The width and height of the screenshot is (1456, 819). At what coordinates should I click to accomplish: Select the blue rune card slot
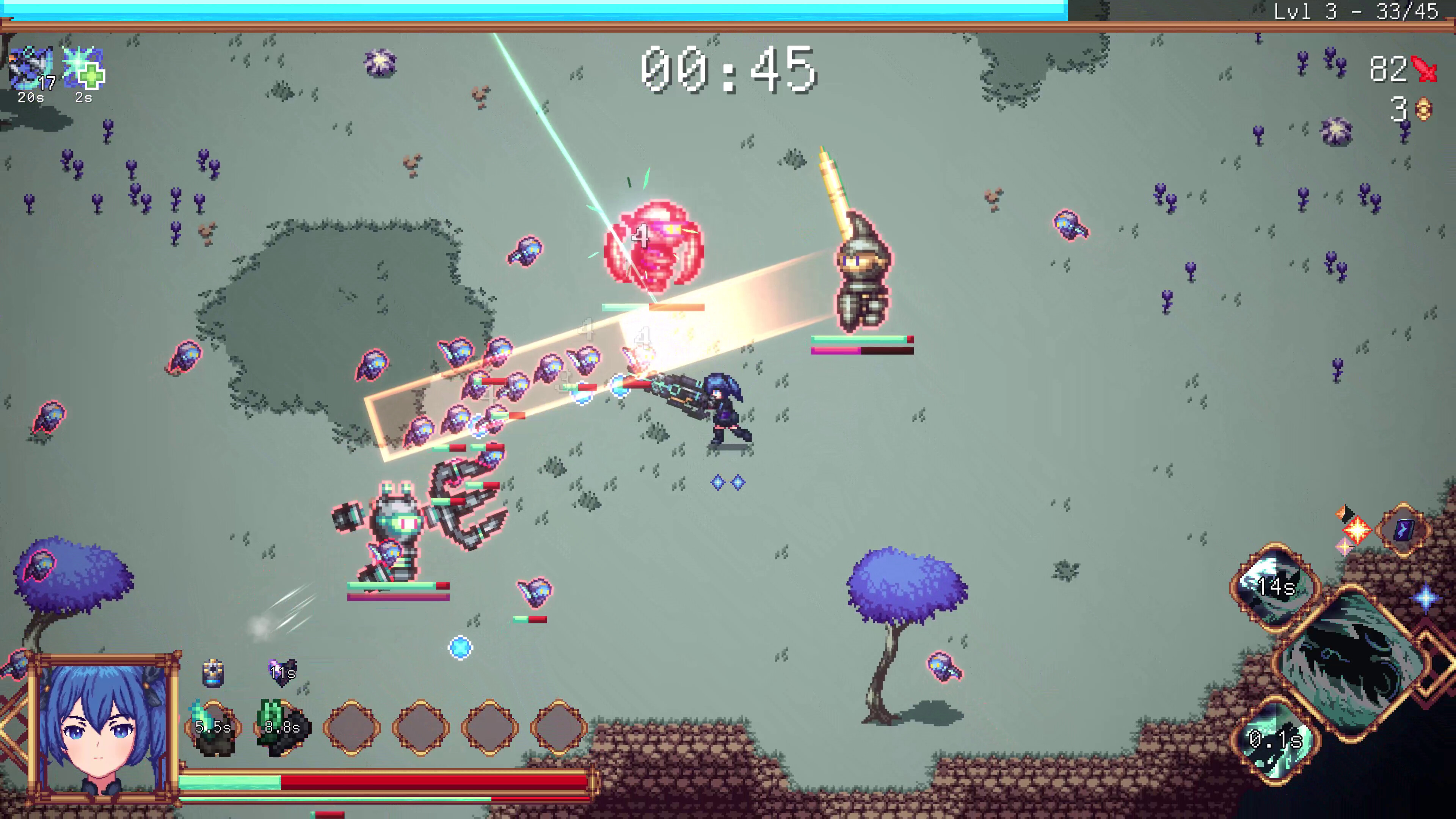[x=1403, y=530]
